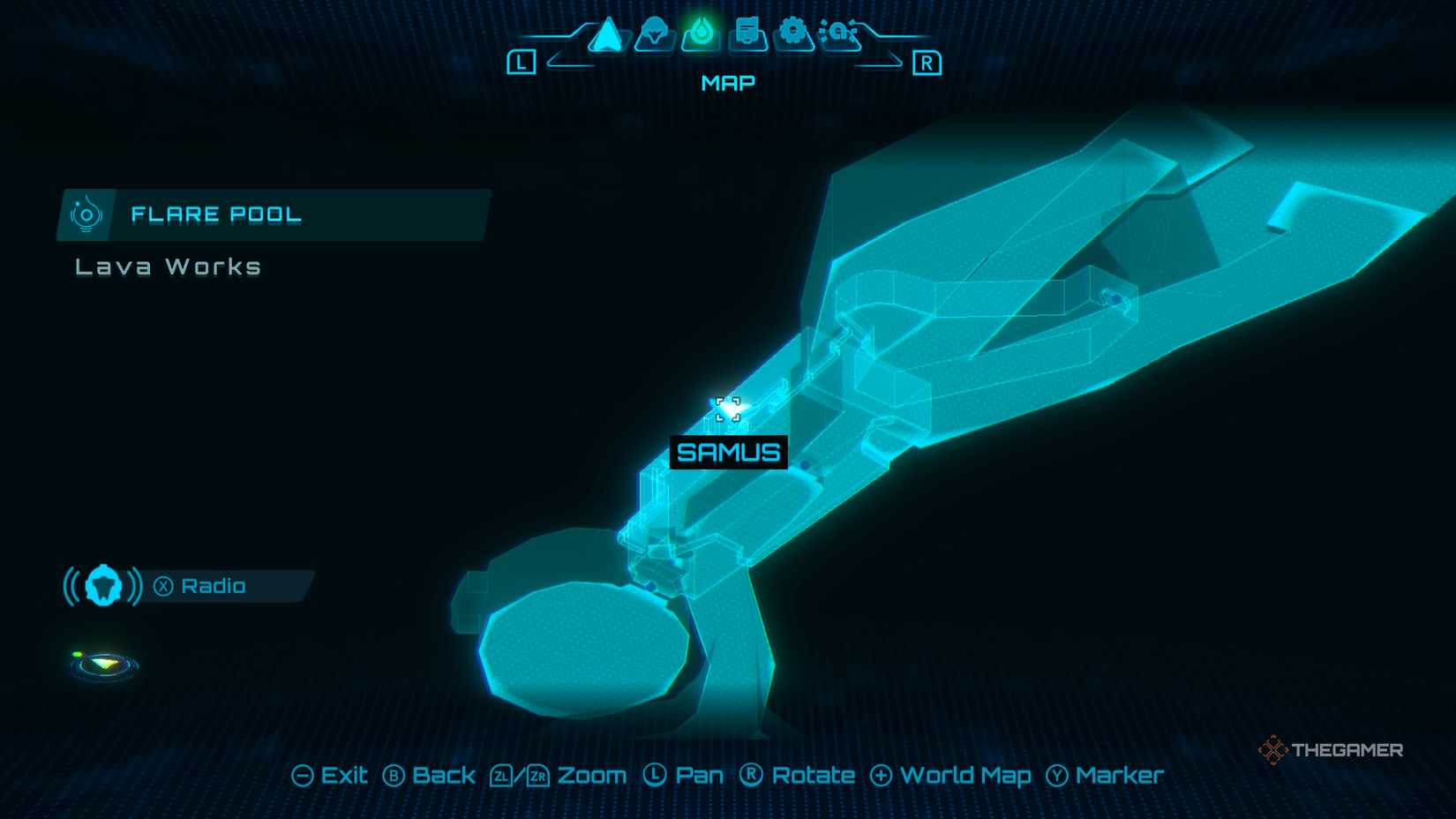Select the amiibo scan icon
Screen dimensions: 1456x819
(838, 35)
